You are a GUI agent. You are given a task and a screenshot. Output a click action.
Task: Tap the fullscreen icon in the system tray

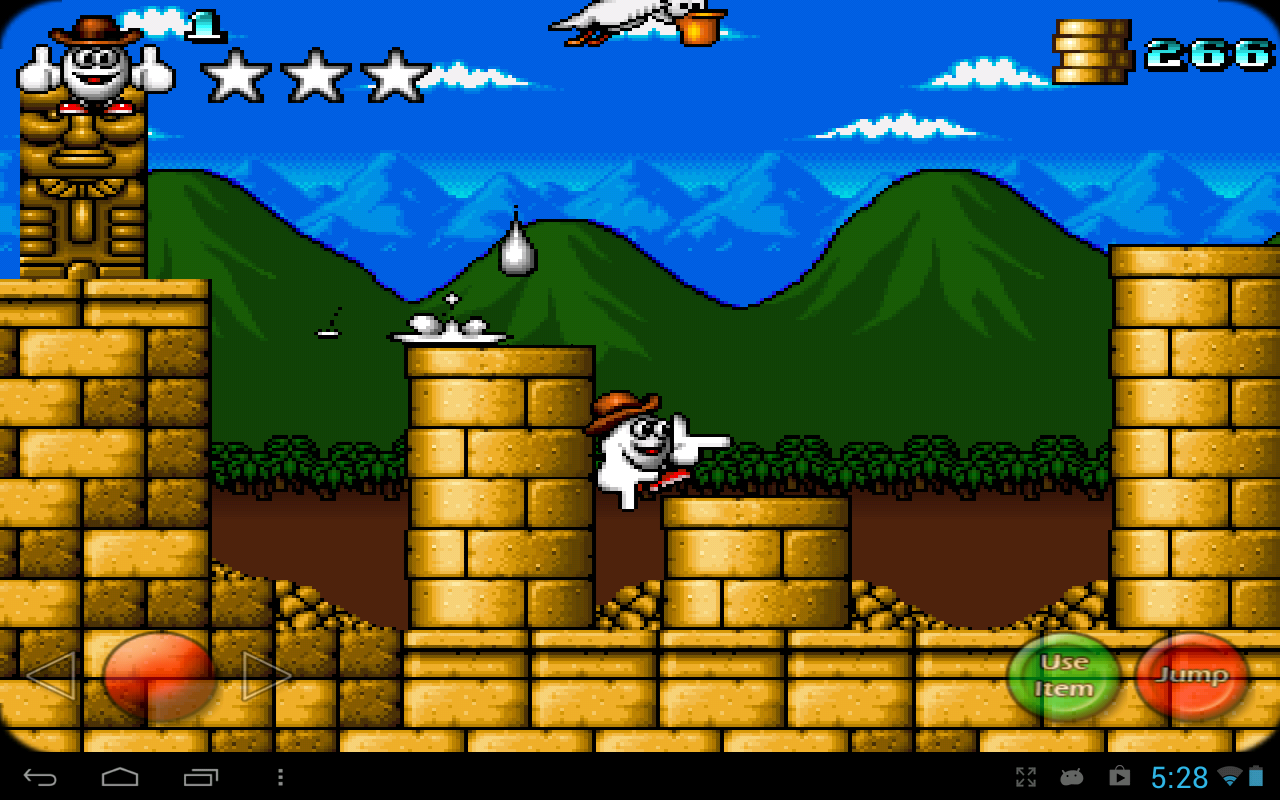(x=1024, y=775)
